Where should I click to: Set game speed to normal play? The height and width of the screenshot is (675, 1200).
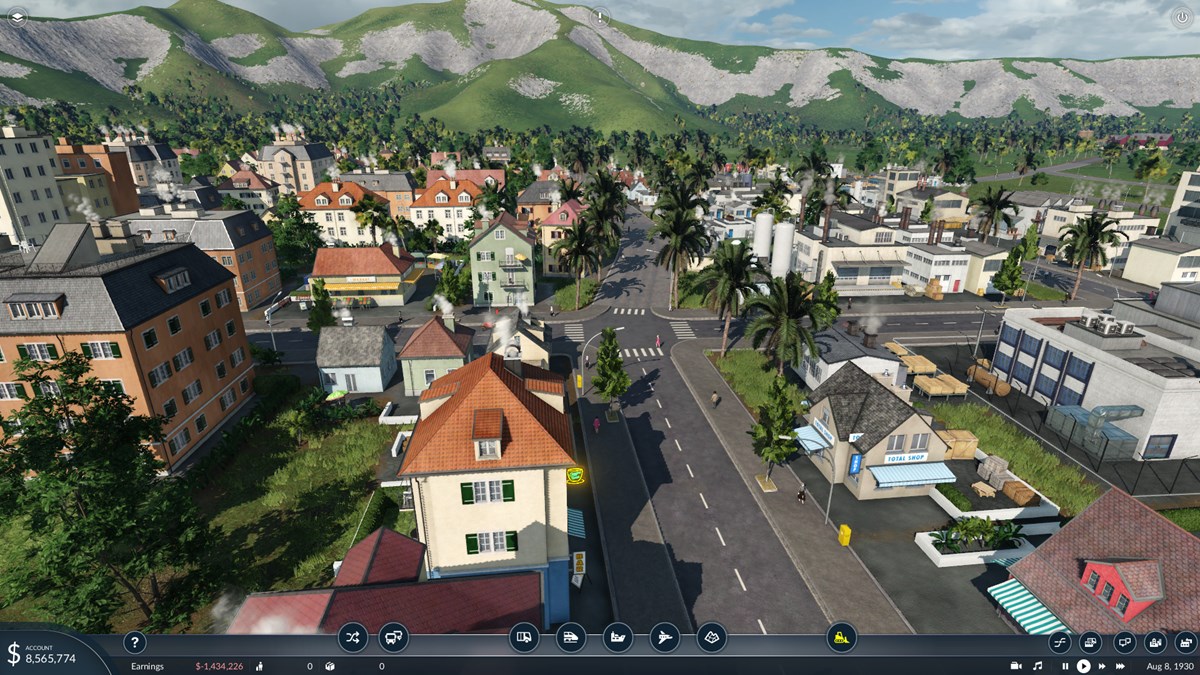[x=1083, y=666]
